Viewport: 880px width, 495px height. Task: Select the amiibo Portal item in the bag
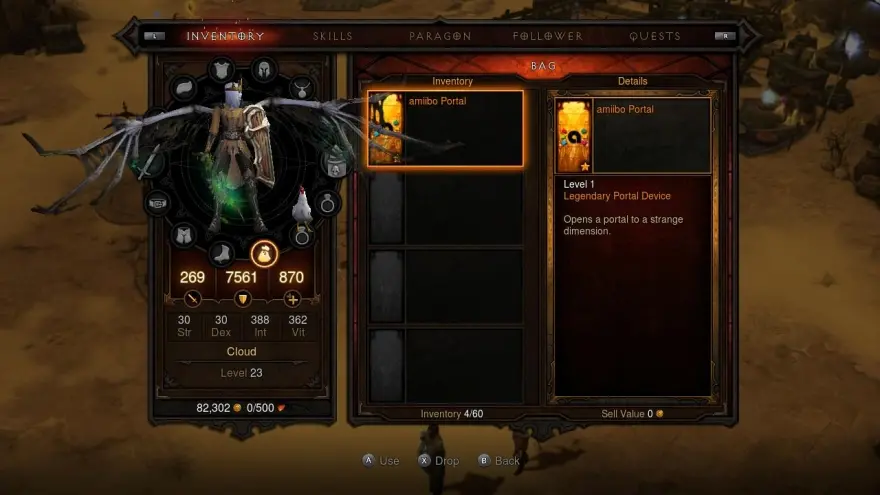pos(445,128)
